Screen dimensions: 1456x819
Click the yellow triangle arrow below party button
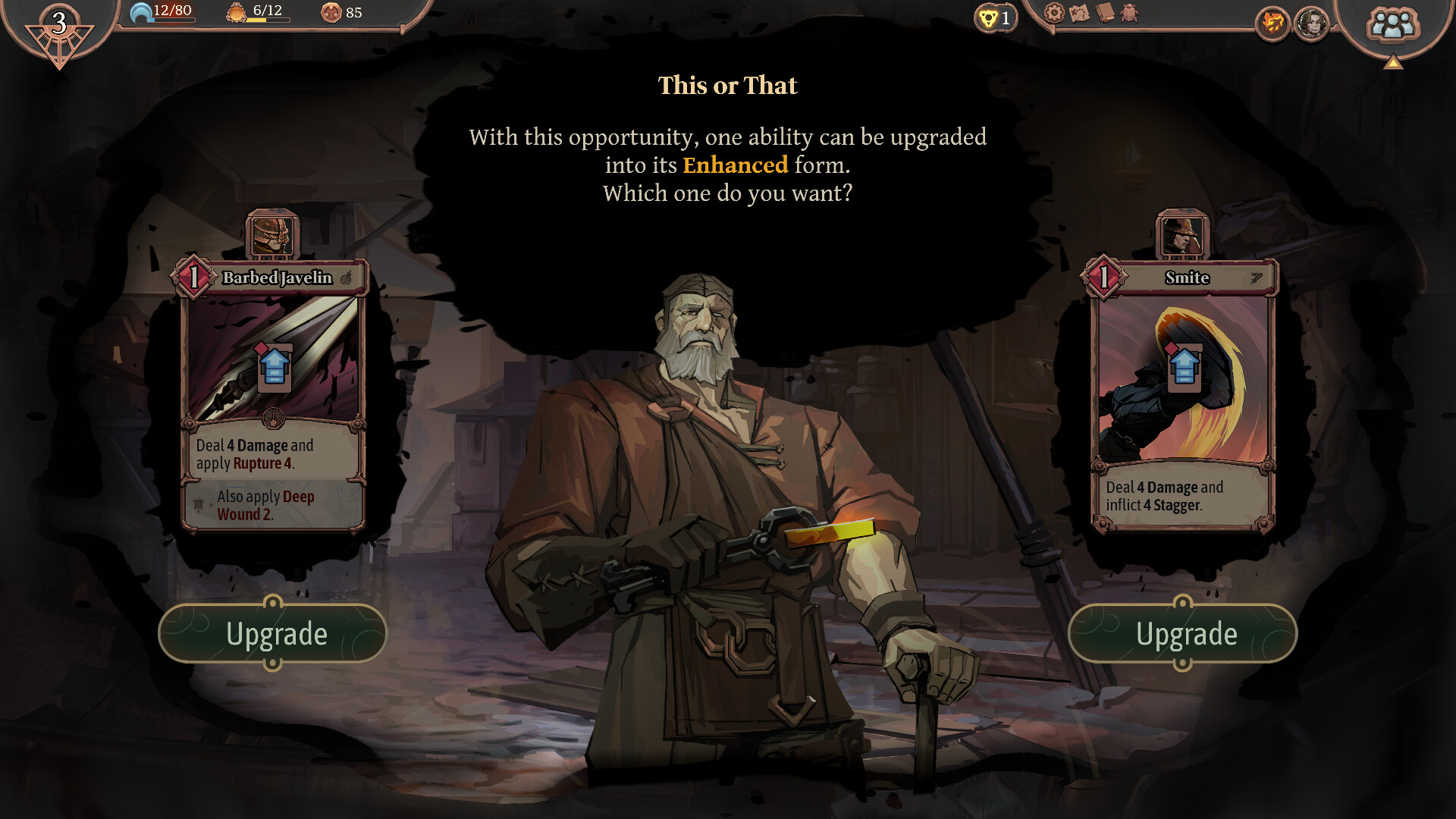click(1392, 63)
